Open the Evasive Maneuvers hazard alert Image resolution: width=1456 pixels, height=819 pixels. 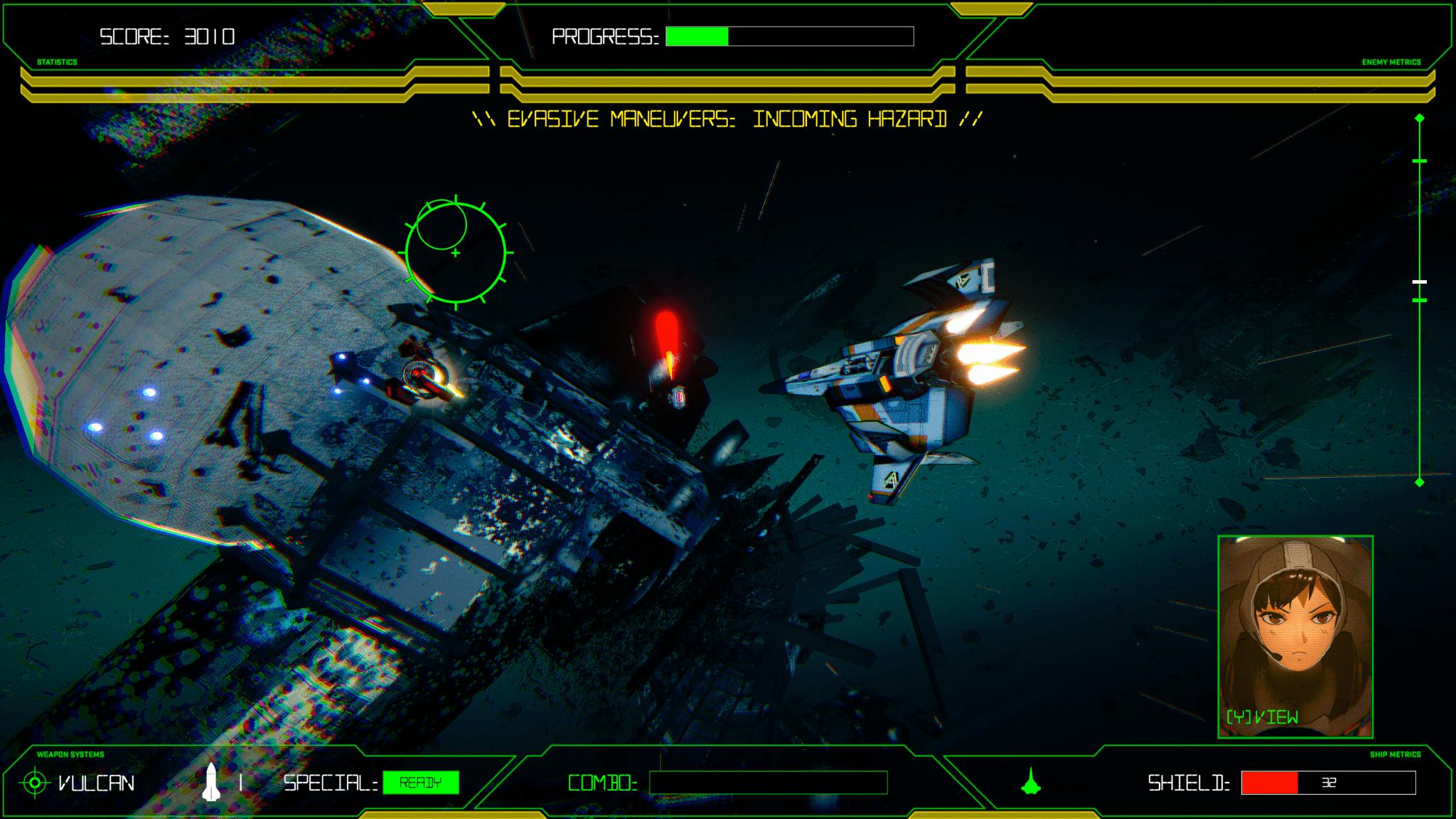click(726, 119)
